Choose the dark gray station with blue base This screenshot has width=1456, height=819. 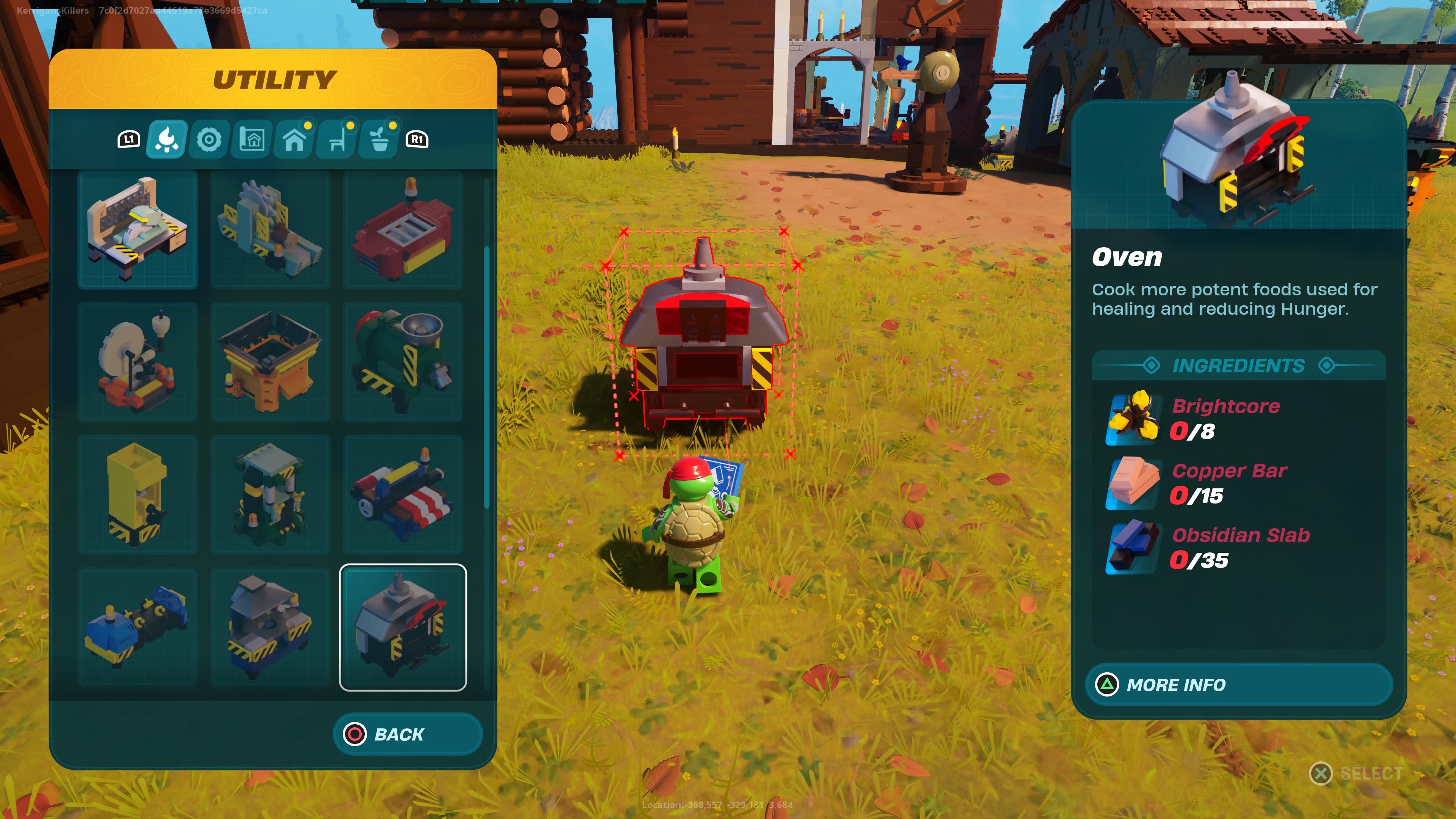tap(270, 628)
